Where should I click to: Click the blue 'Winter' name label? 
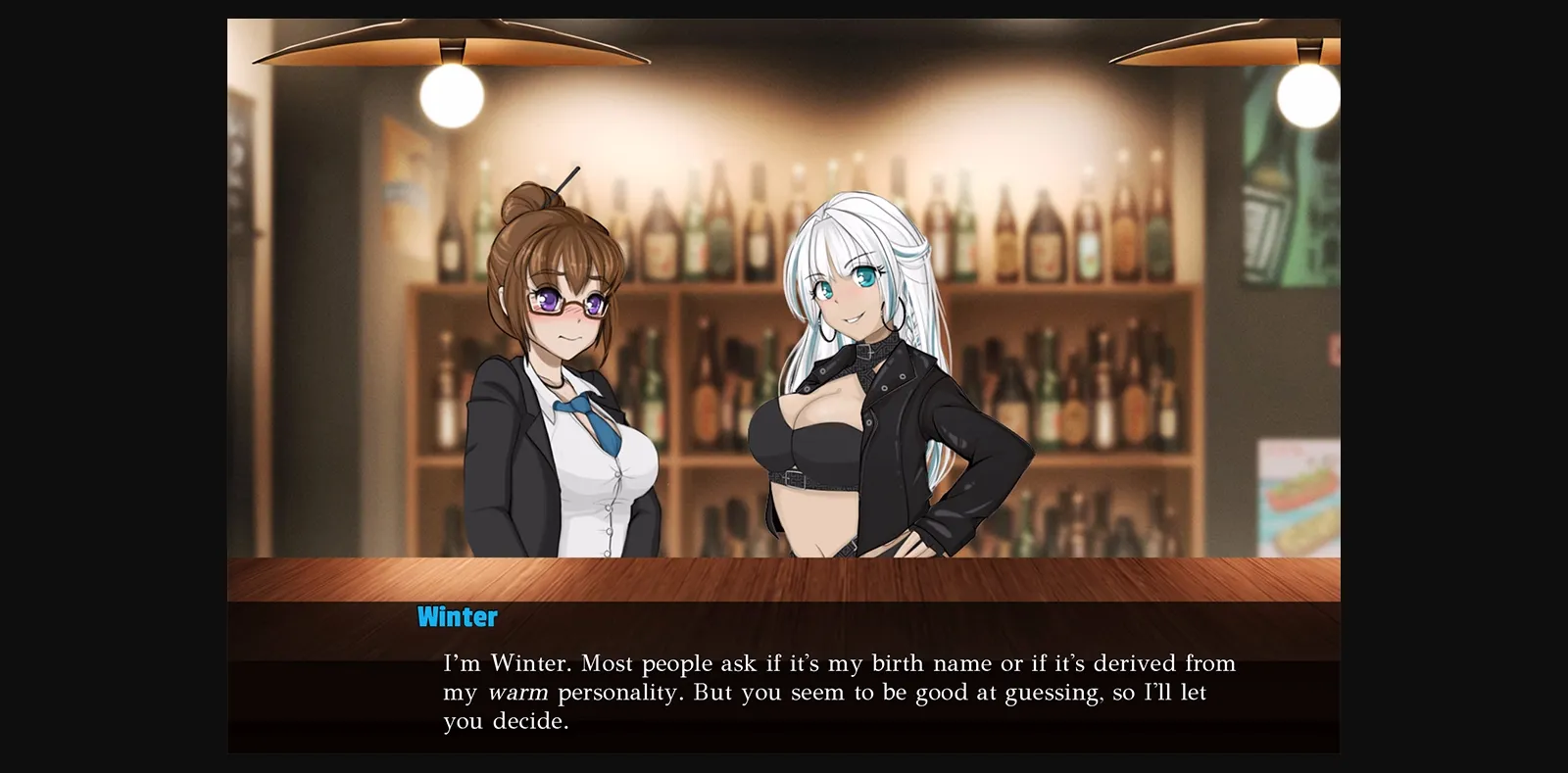tap(455, 616)
